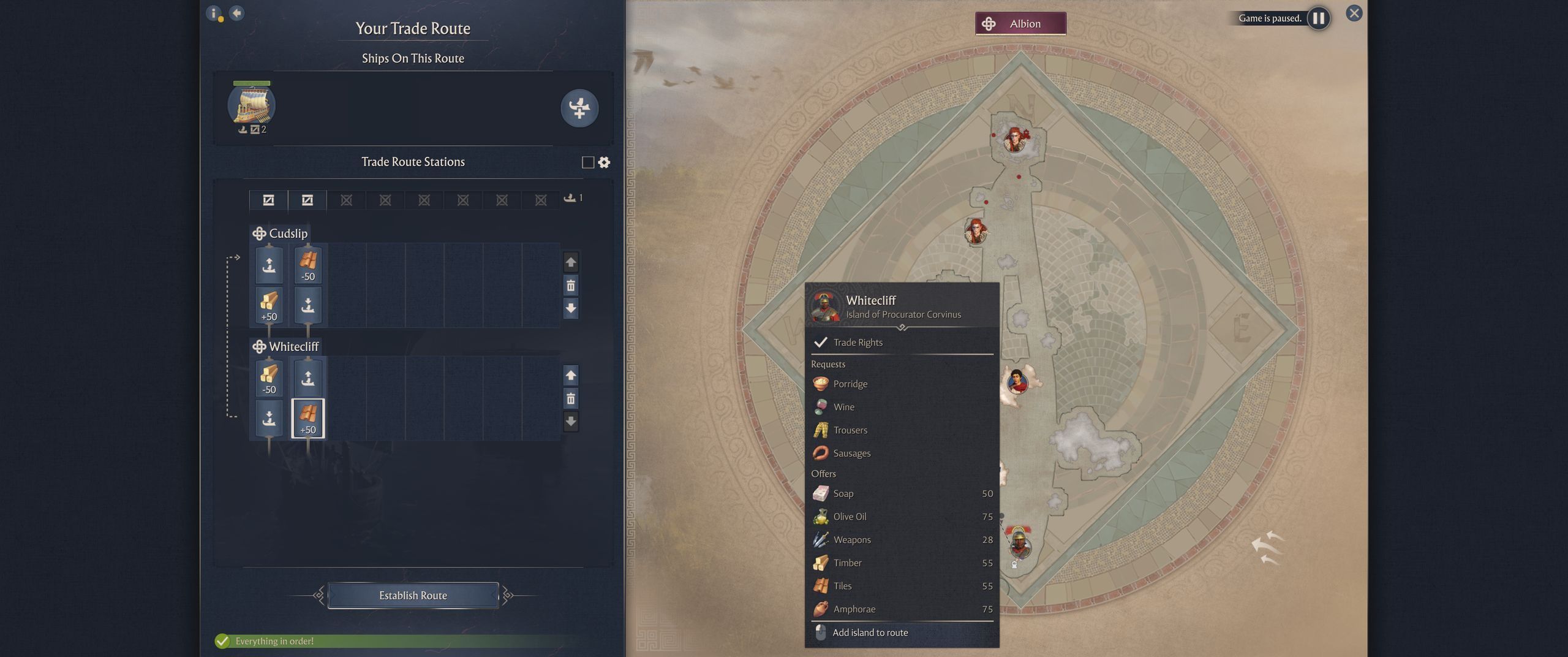Move the Cudslip station down
The height and width of the screenshot is (657, 1568).
pyautogui.click(x=570, y=308)
